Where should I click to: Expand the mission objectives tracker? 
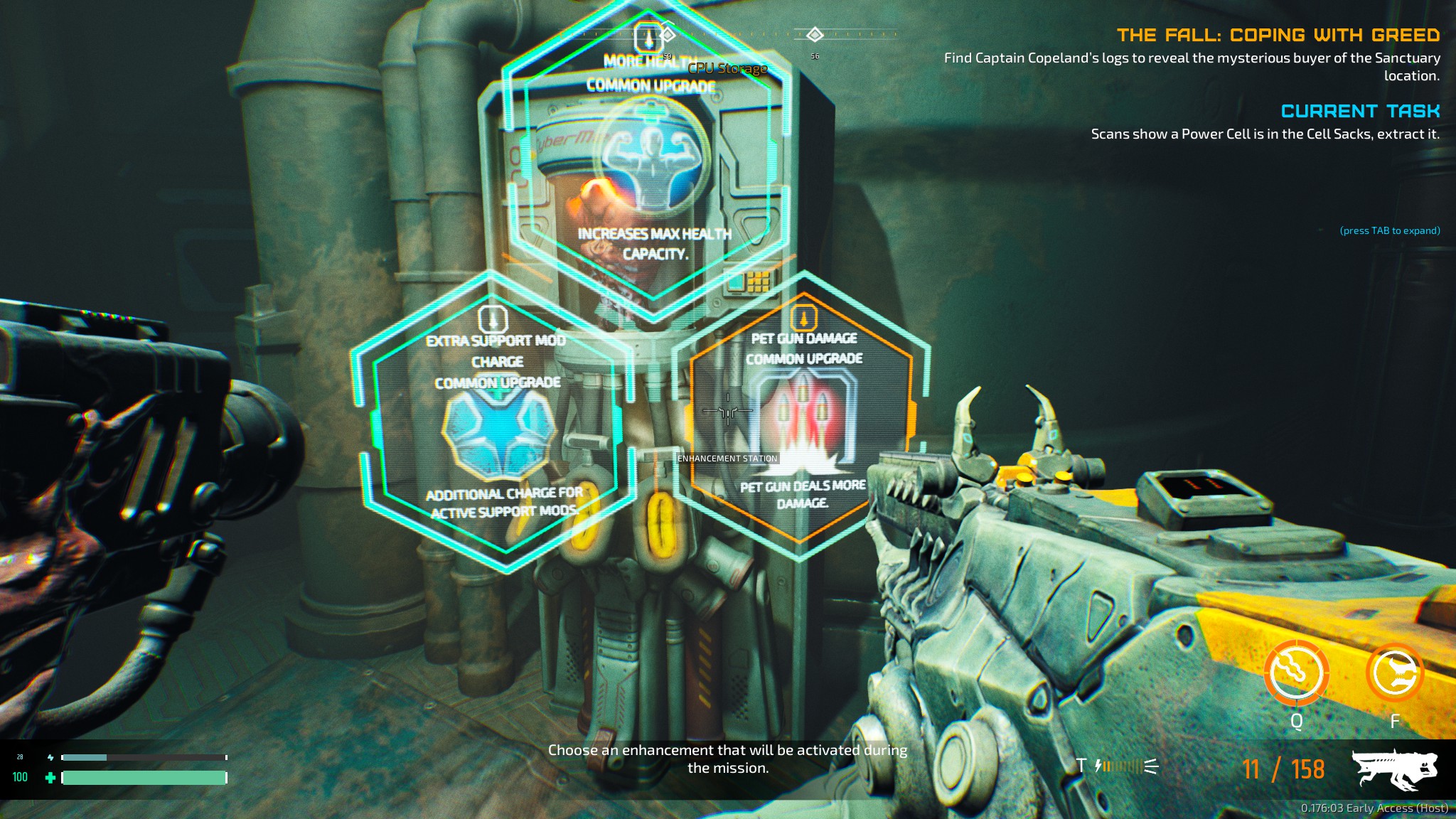(x=1389, y=231)
